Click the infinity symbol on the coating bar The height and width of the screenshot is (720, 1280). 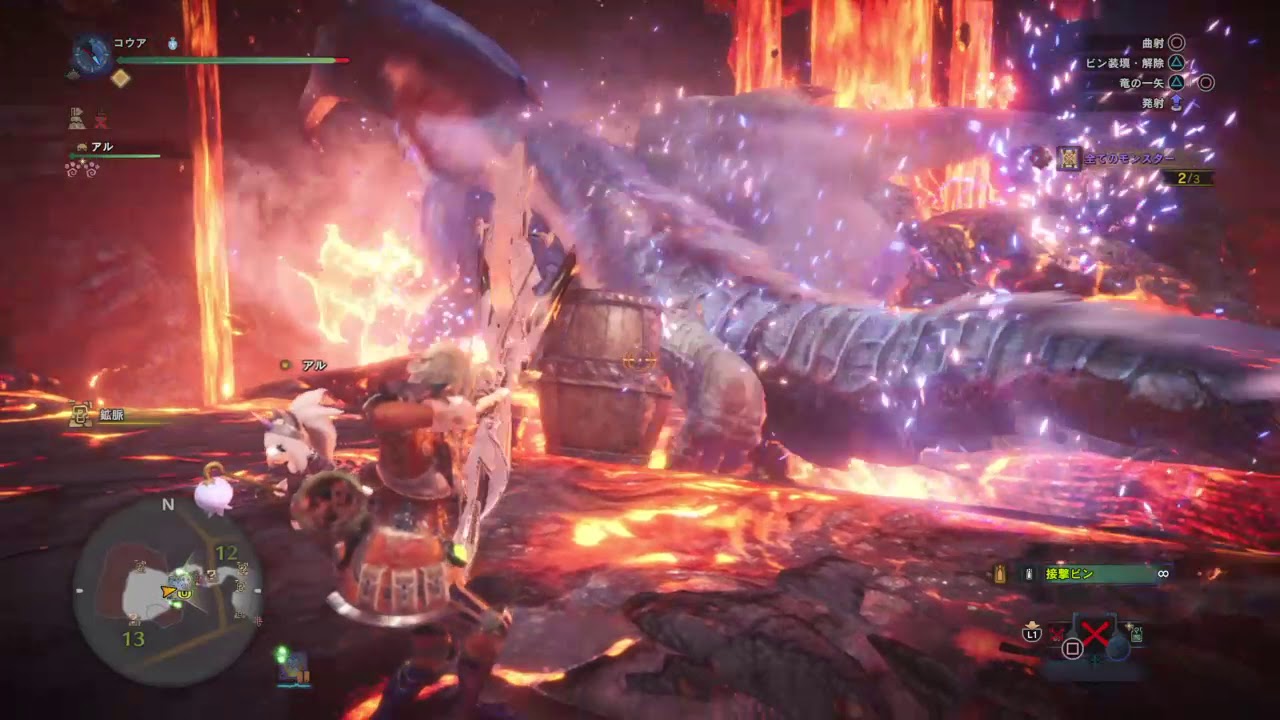1163,574
